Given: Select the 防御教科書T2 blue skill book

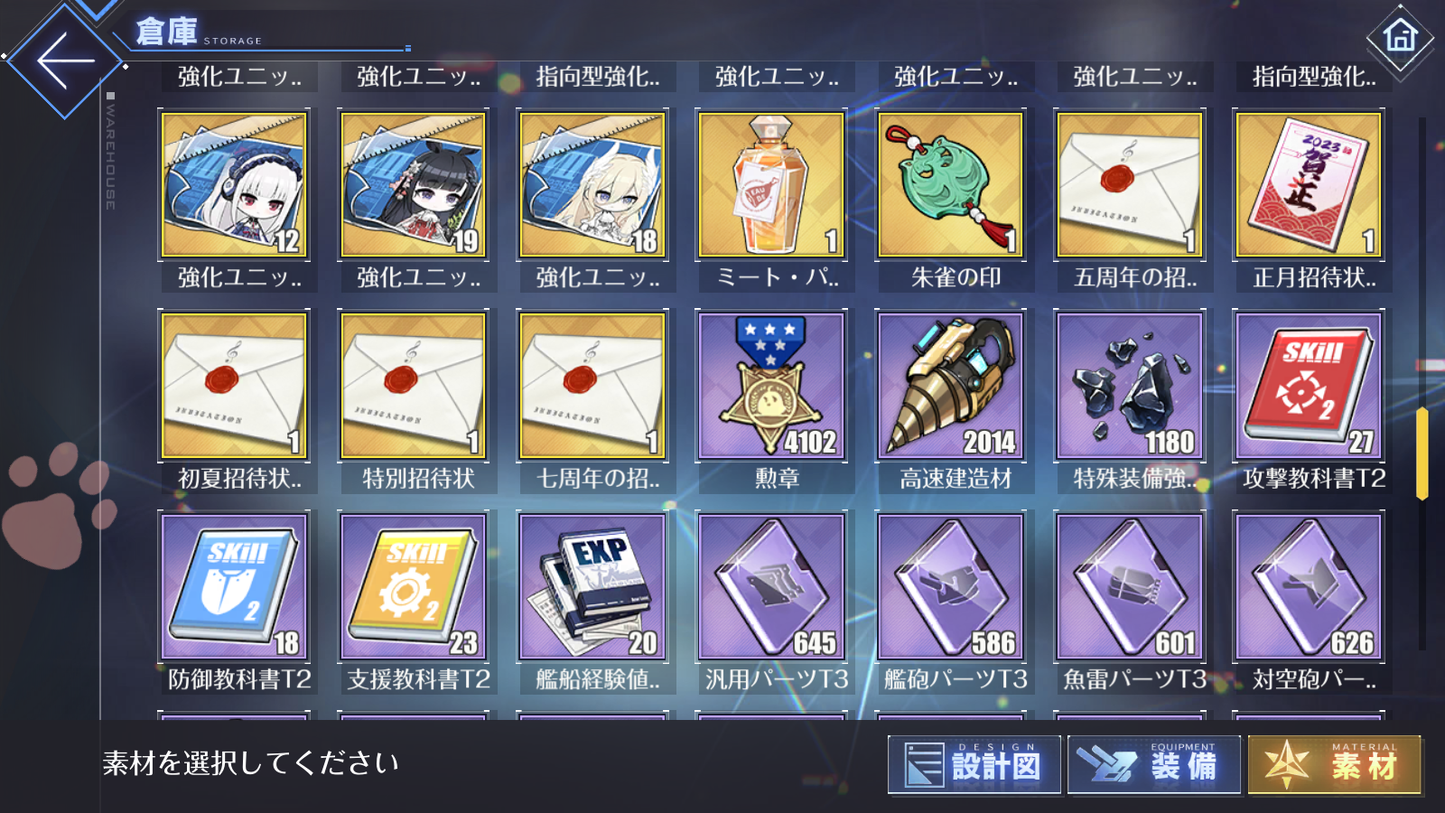Looking at the screenshot, I should tap(234, 586).
